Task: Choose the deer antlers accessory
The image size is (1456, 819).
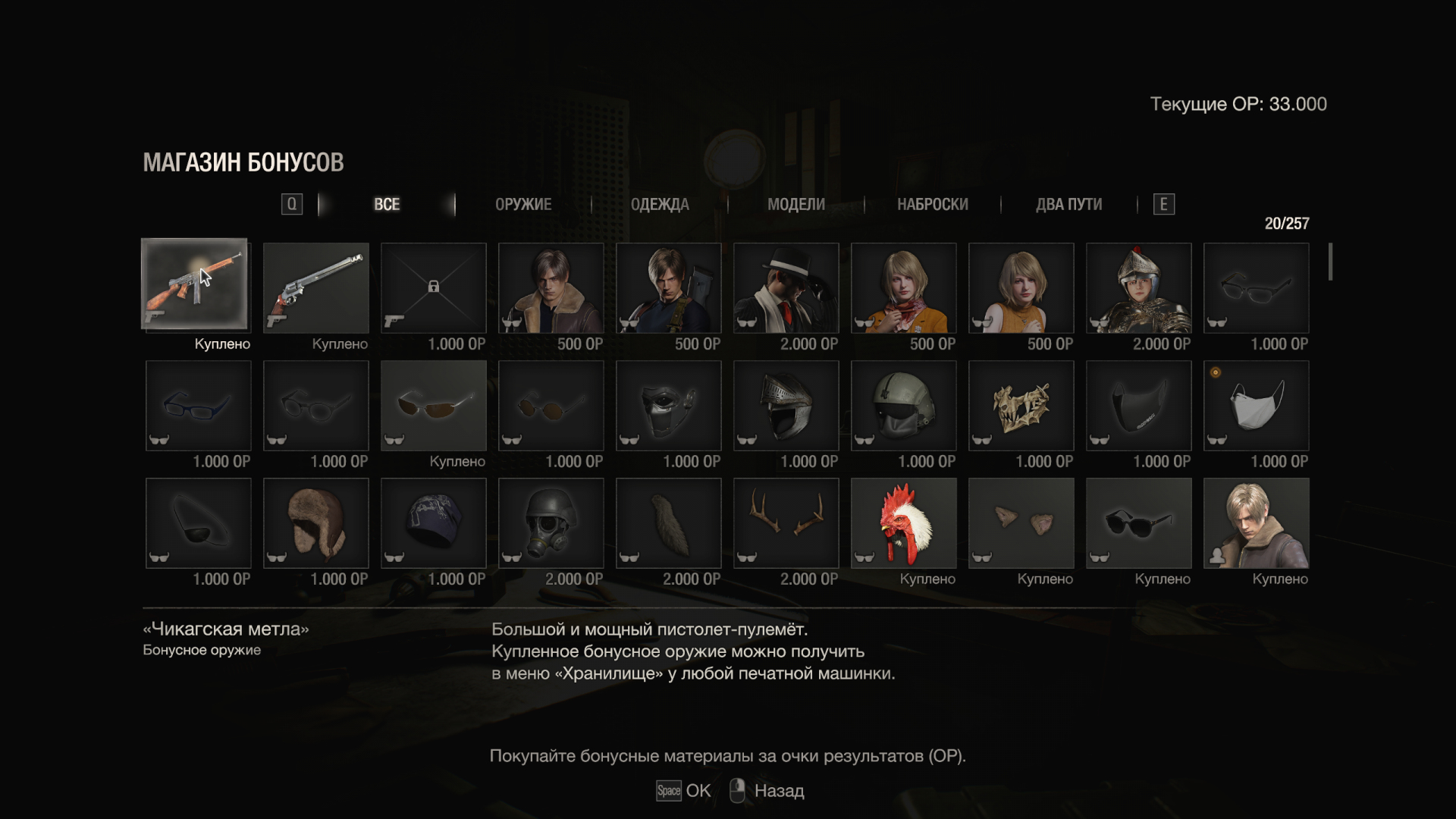Action: (786, 523)
